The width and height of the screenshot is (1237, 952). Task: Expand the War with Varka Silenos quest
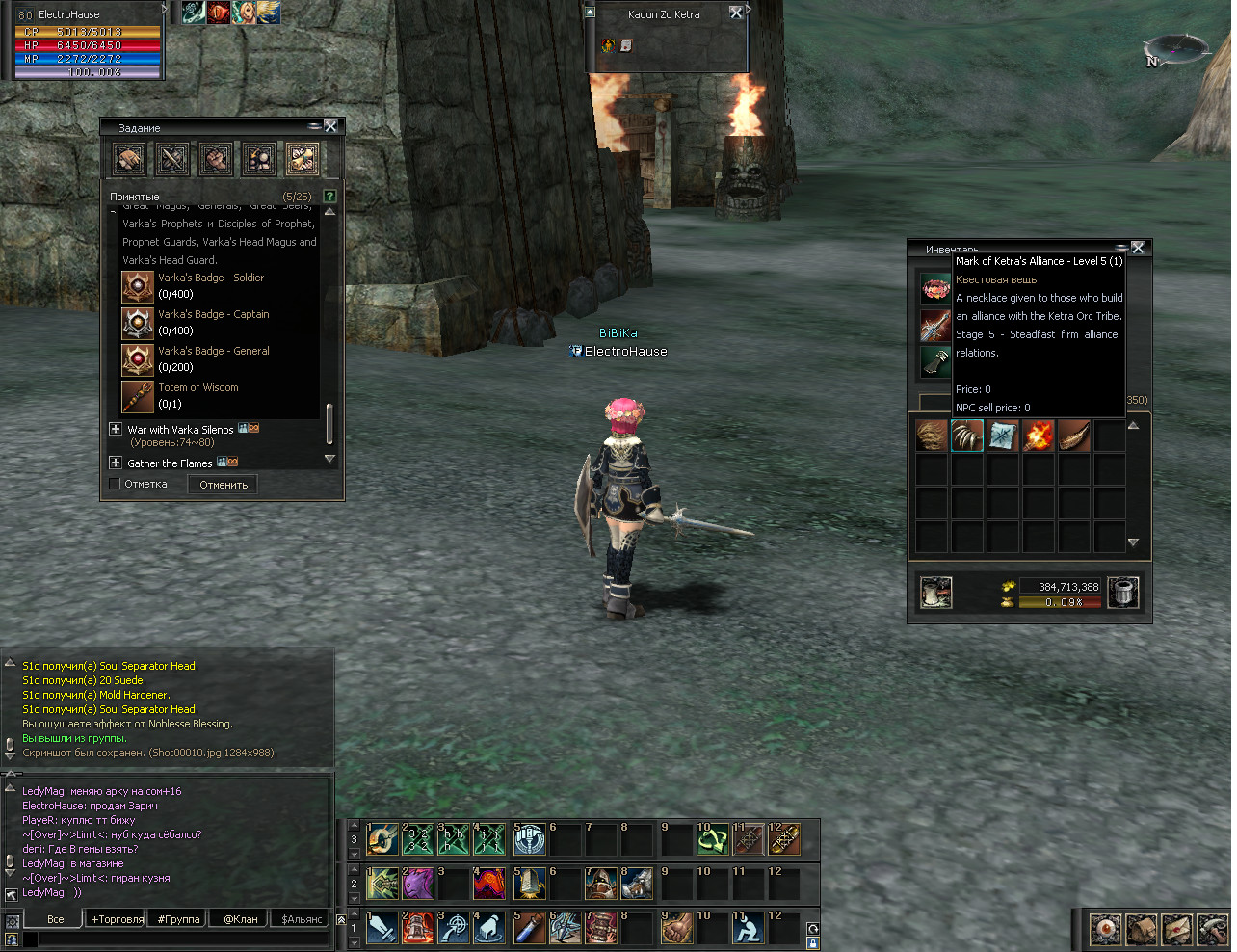(116, 429)
